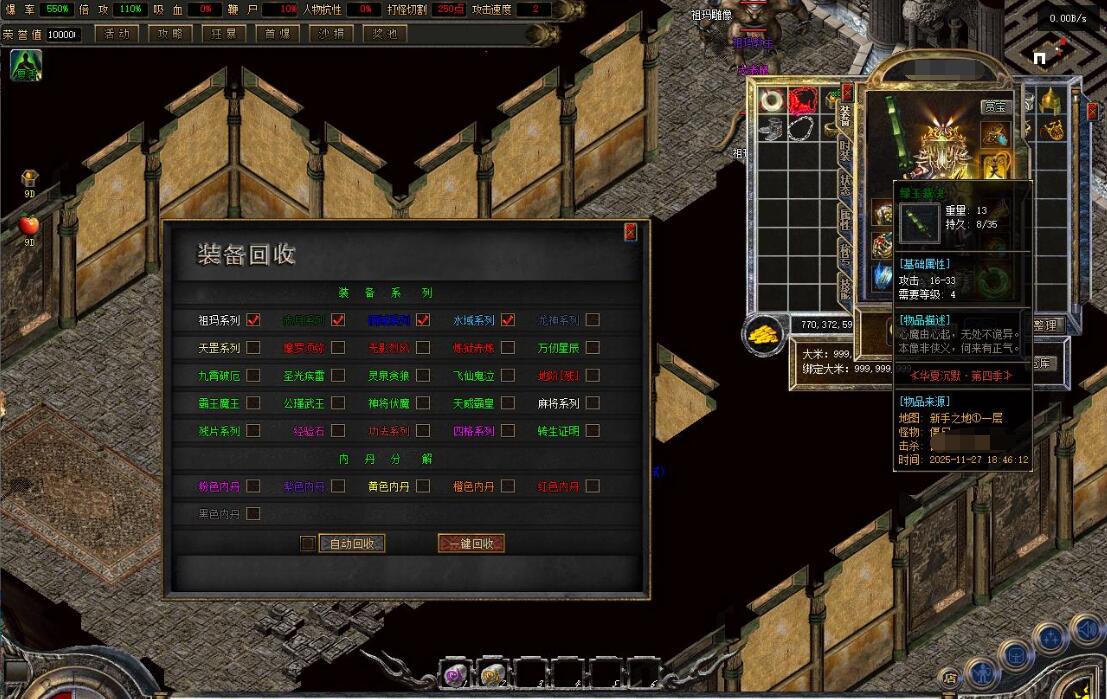
Task: Activate the 狂暴 button
Action: click(223, 33)
